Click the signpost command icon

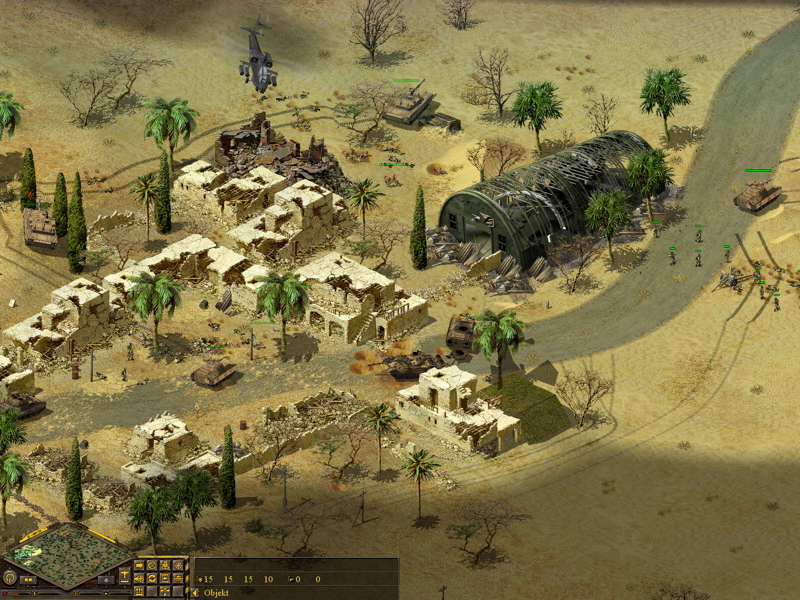click(x=165, y=591)
